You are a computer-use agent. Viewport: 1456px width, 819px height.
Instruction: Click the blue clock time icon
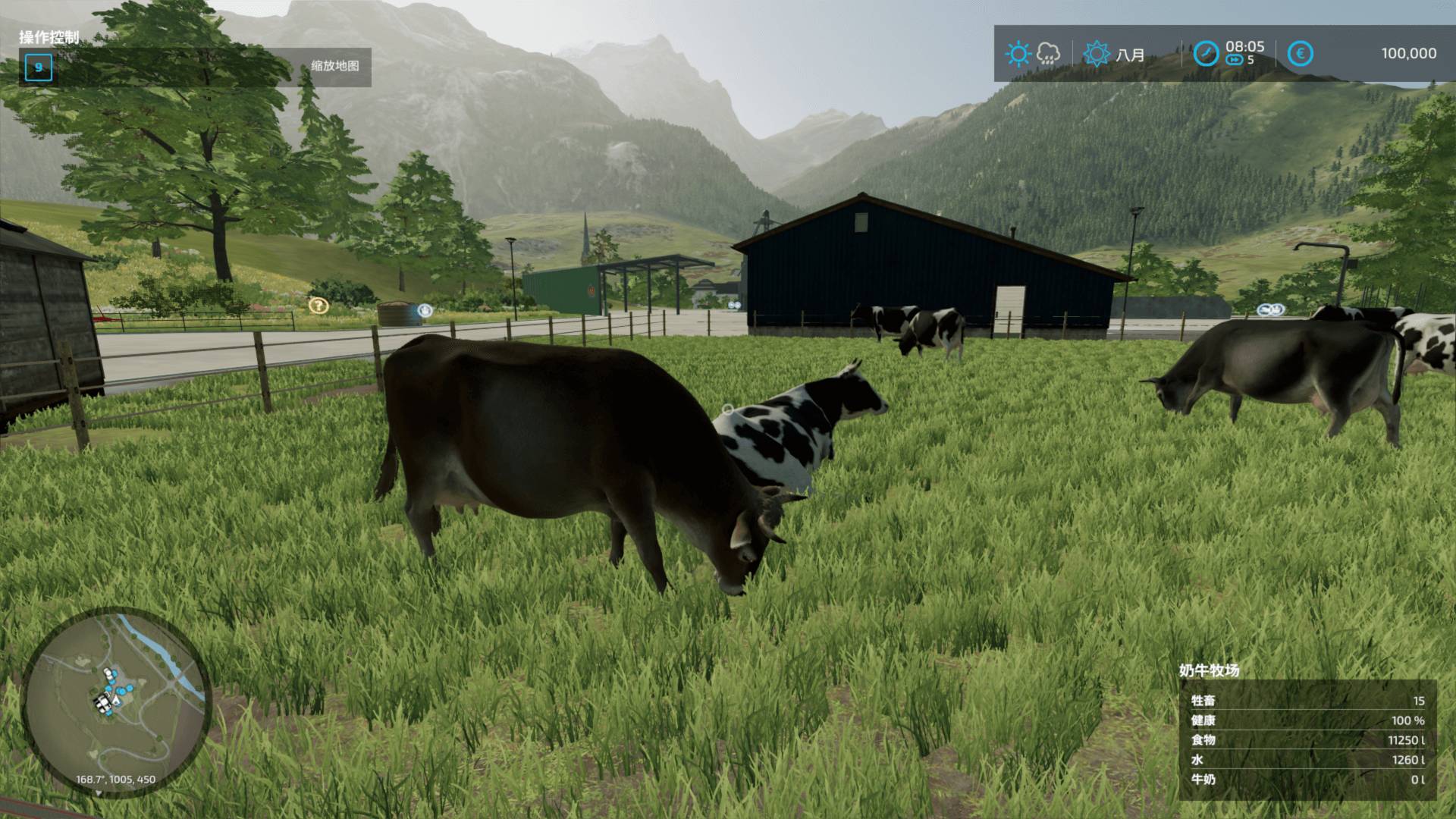1206,54
